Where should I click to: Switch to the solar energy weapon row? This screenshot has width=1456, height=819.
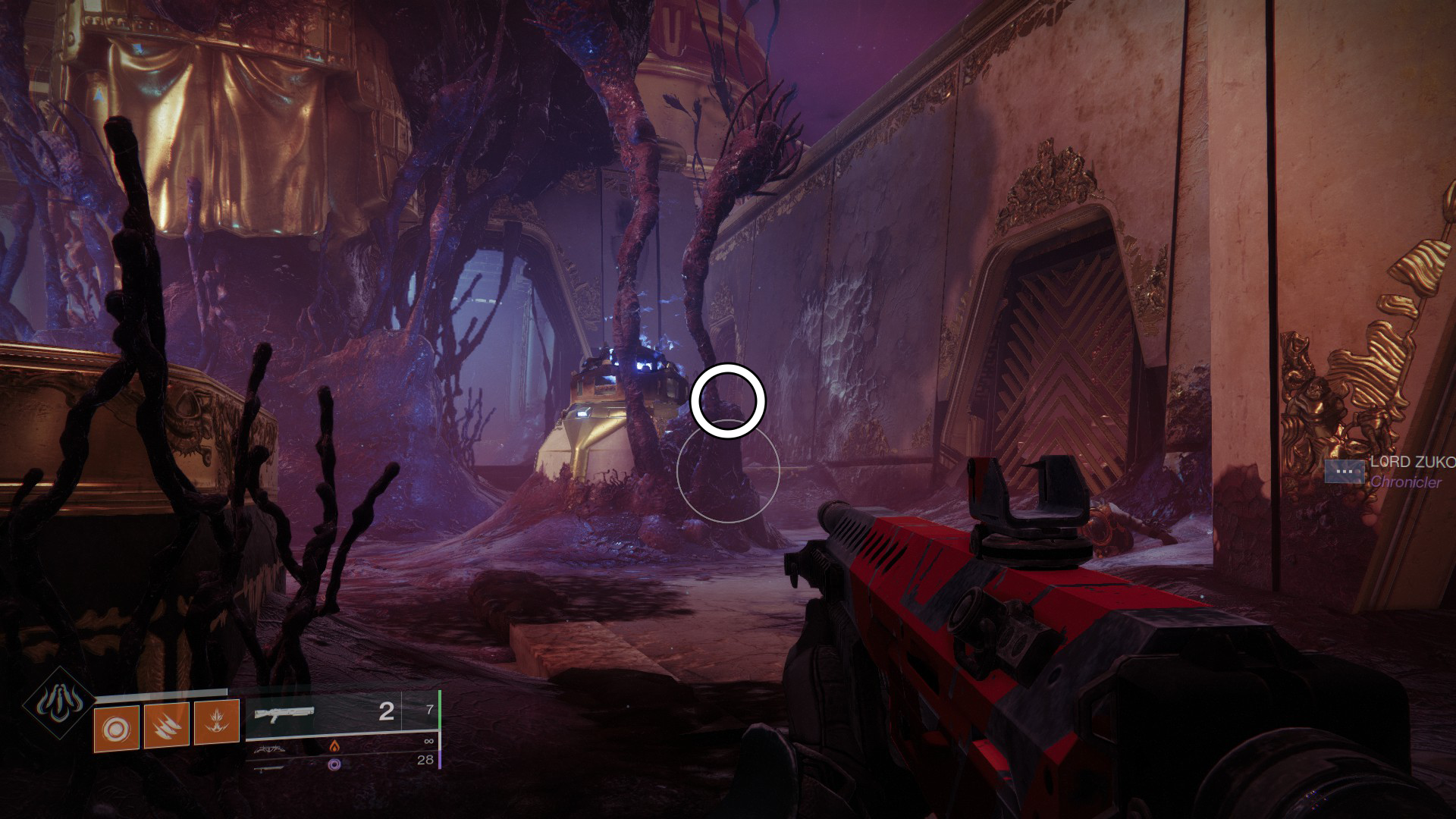tap(334, 746)
